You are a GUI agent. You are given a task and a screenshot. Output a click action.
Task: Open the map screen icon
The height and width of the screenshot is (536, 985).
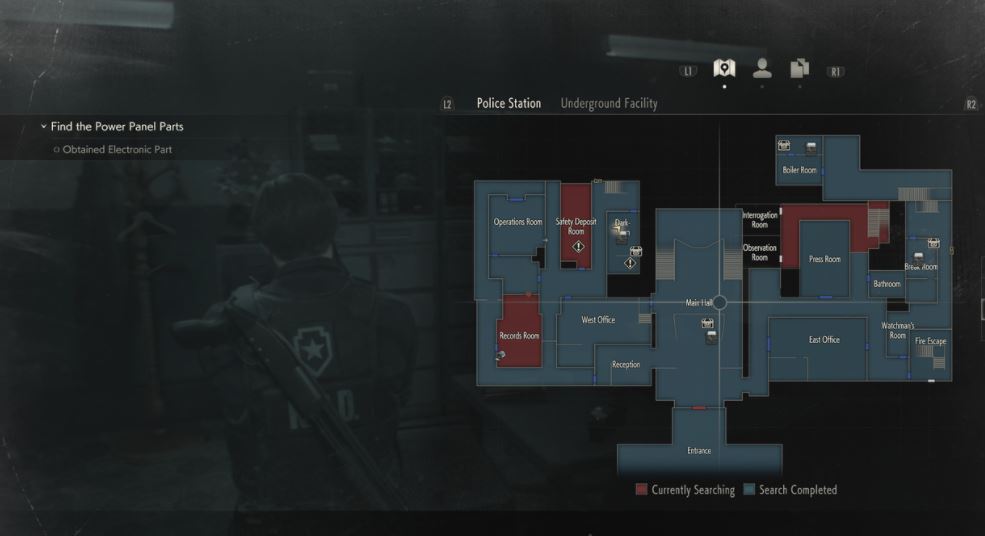pos(724,68)
